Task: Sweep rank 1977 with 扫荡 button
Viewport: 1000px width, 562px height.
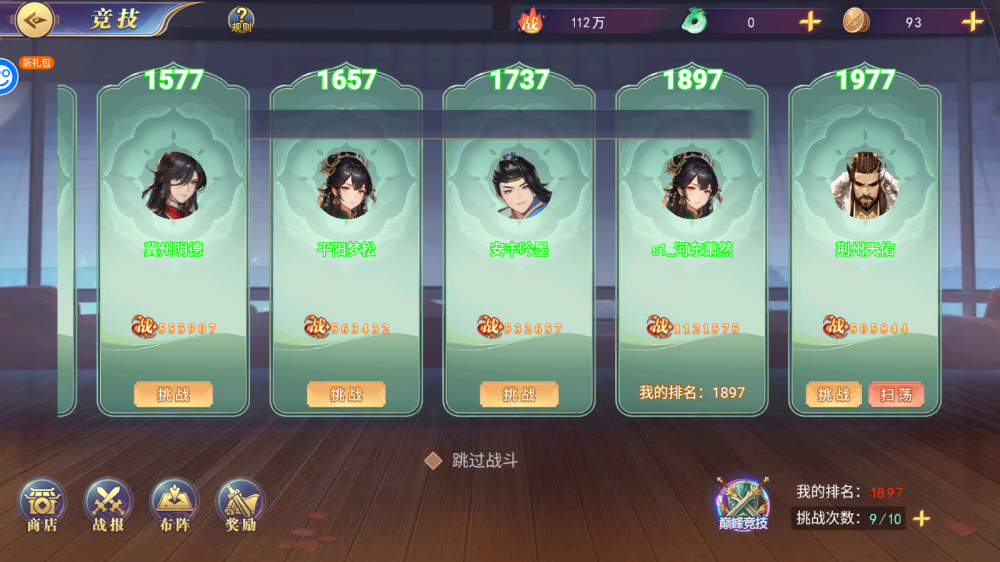Action: coord(896,394)
